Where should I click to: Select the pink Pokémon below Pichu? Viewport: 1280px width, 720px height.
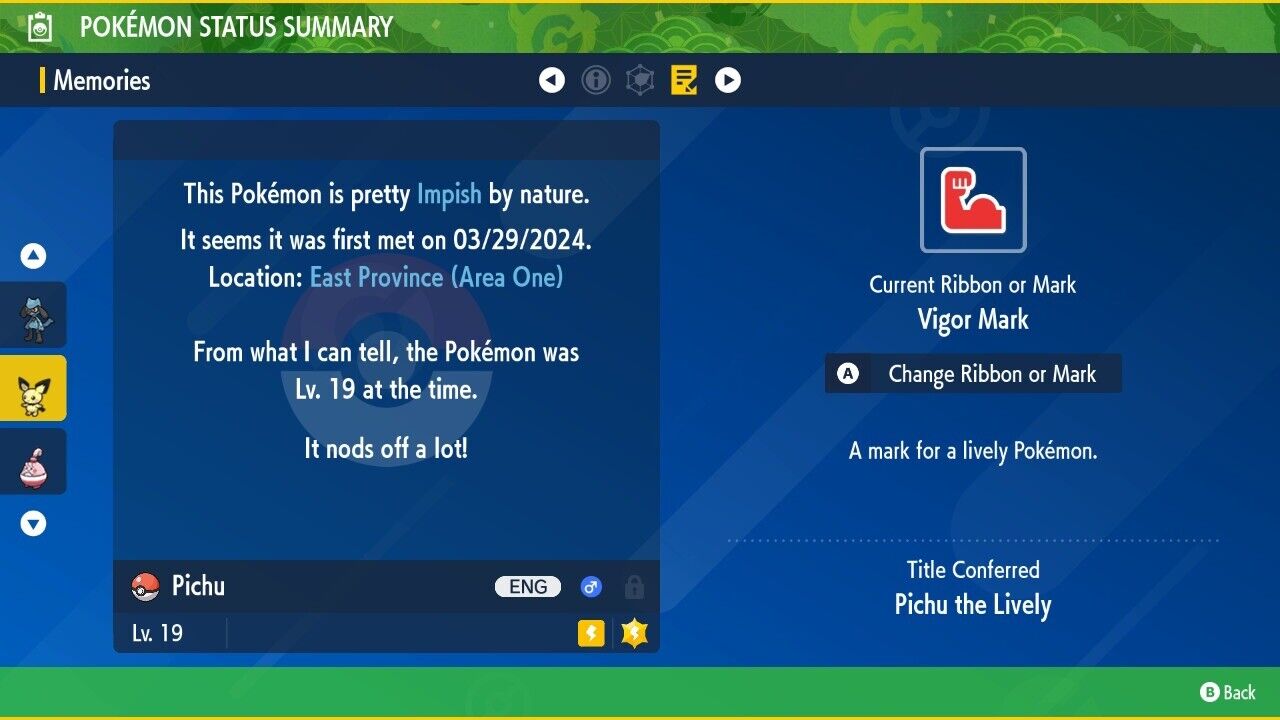point(34,461)
